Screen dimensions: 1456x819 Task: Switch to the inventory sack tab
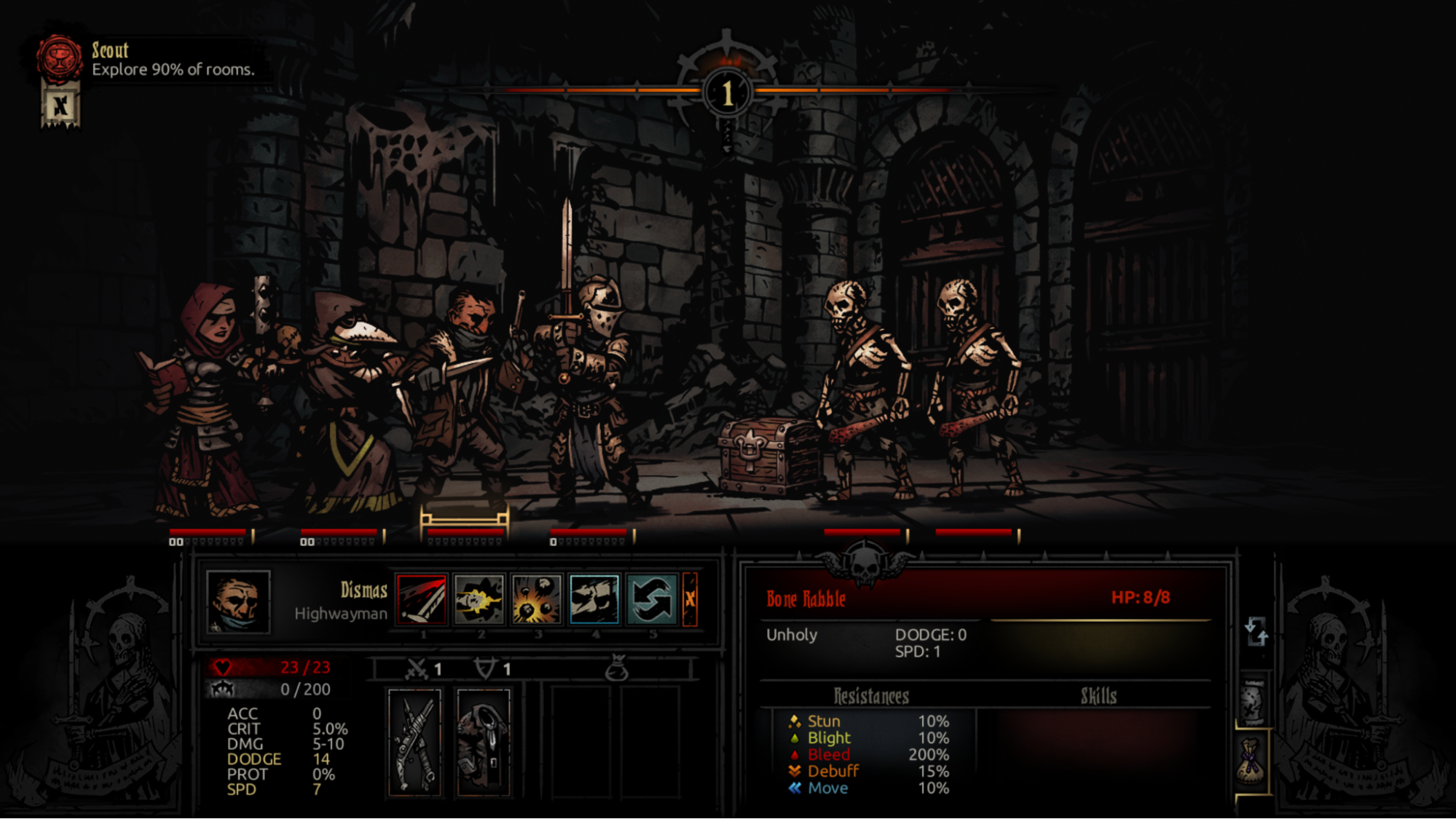(x=1253, y=761)
